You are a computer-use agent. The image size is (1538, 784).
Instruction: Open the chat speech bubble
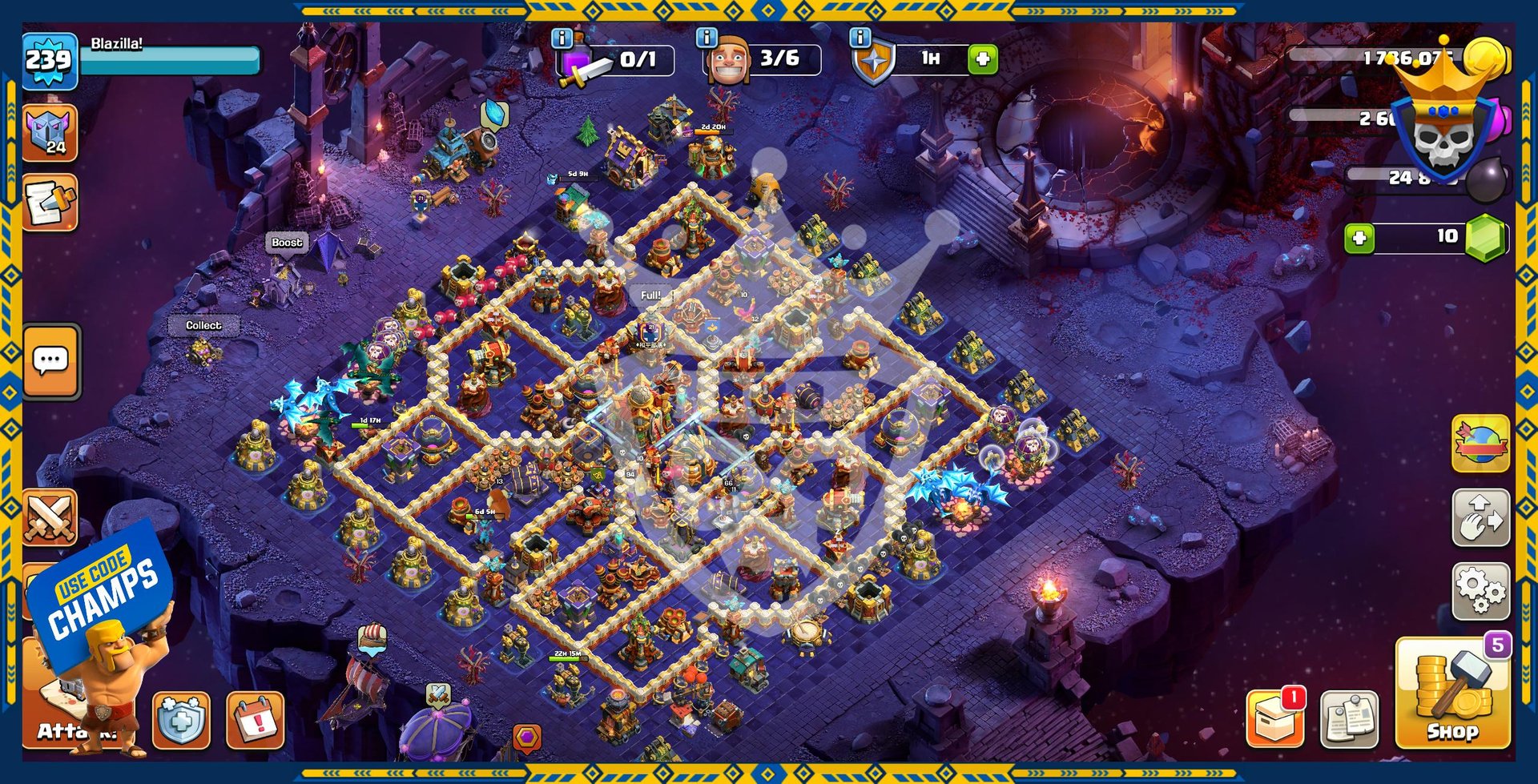point(51,361)
